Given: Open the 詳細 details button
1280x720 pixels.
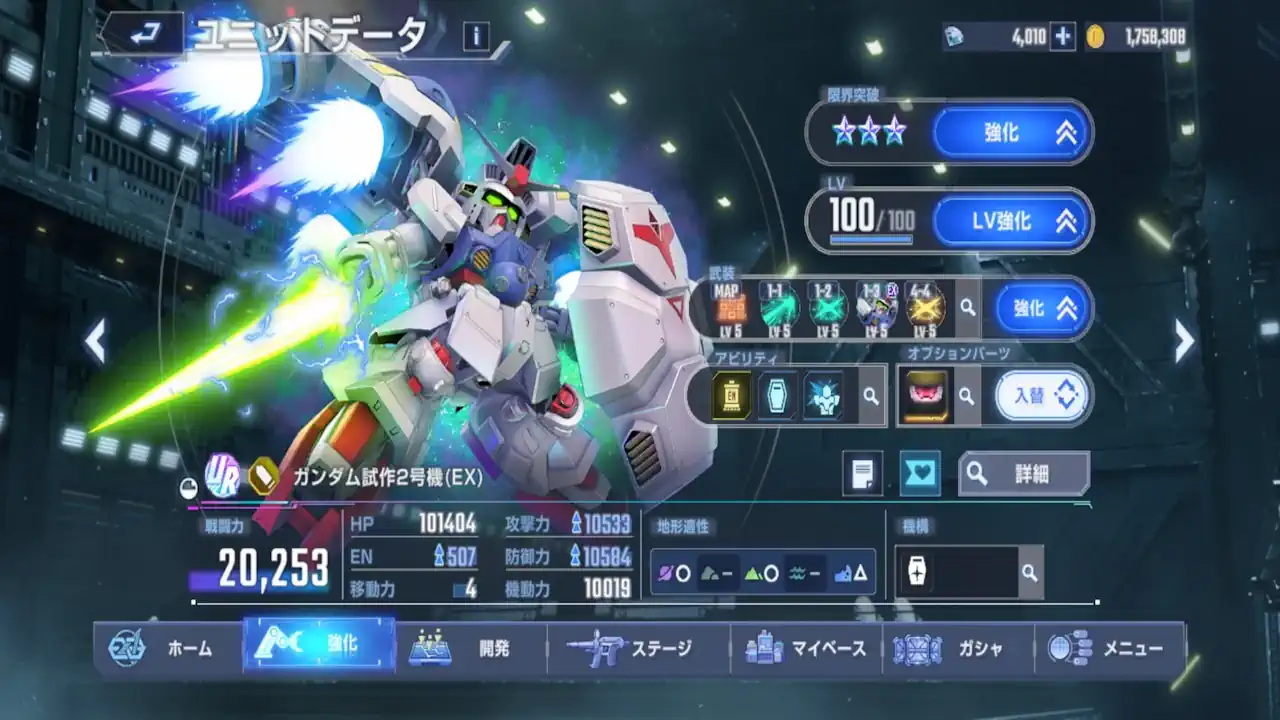Looking at the screenshot, I should coord(1022,473).
